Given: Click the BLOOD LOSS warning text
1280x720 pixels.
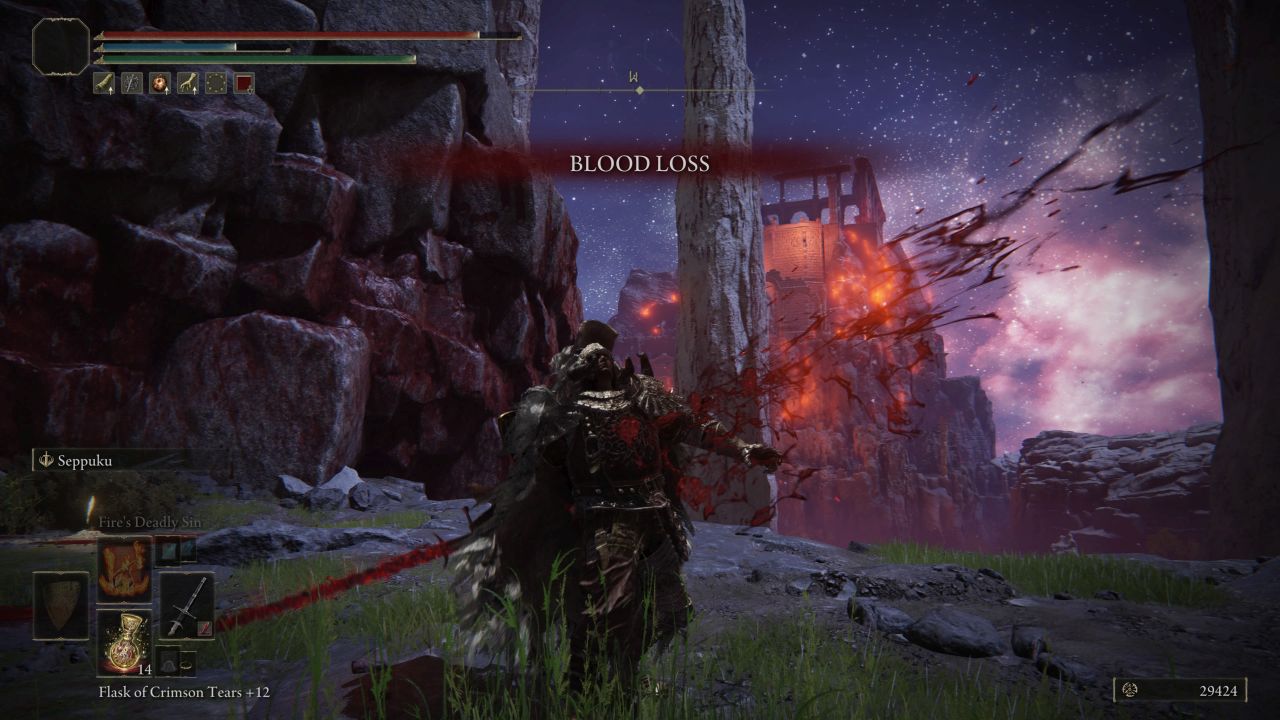Looking at the screenshot, I should (640, 164).
